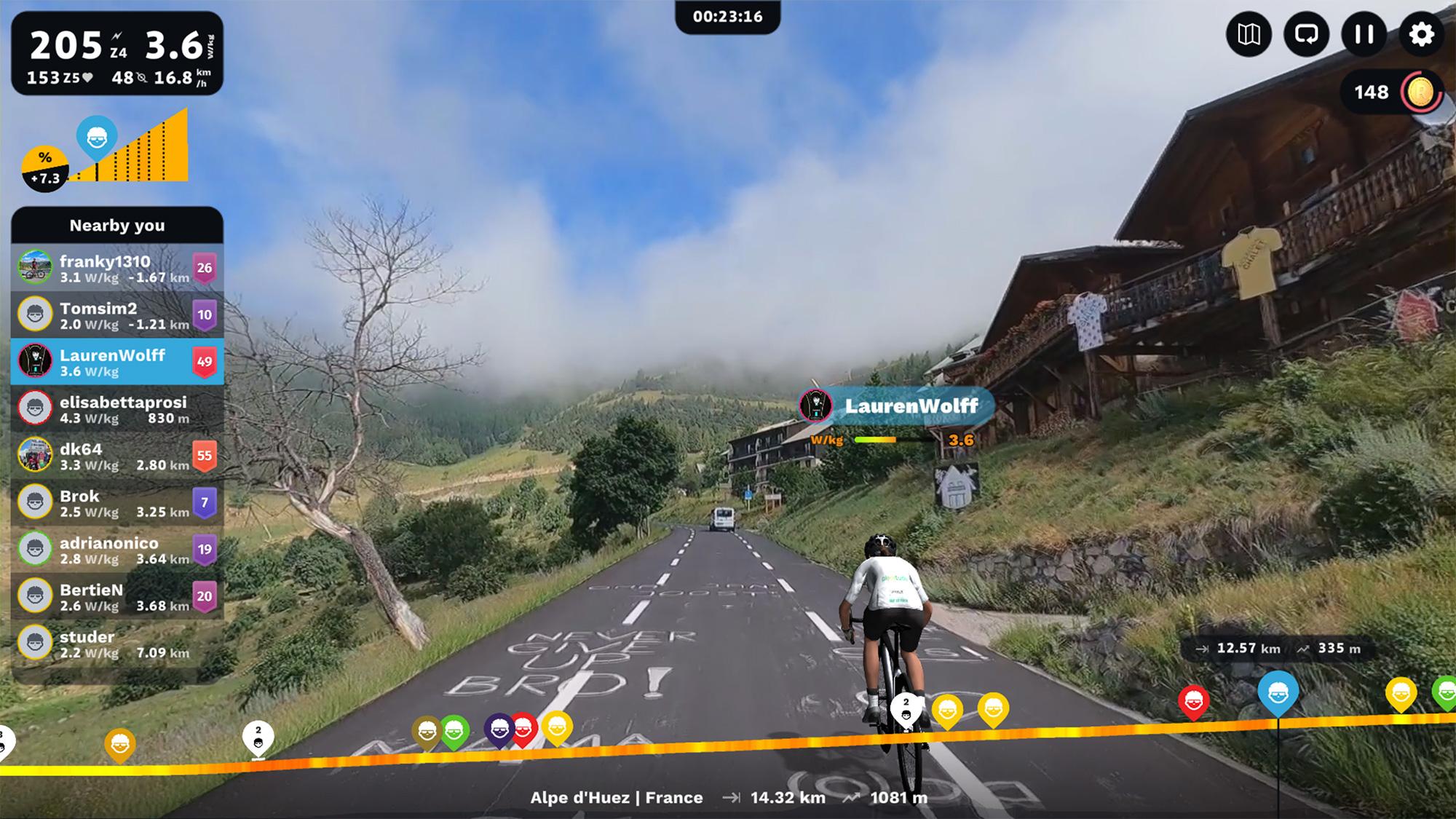Pause the ride
The height and width of the screenshot is (819, 1456).
[1364, 34]
